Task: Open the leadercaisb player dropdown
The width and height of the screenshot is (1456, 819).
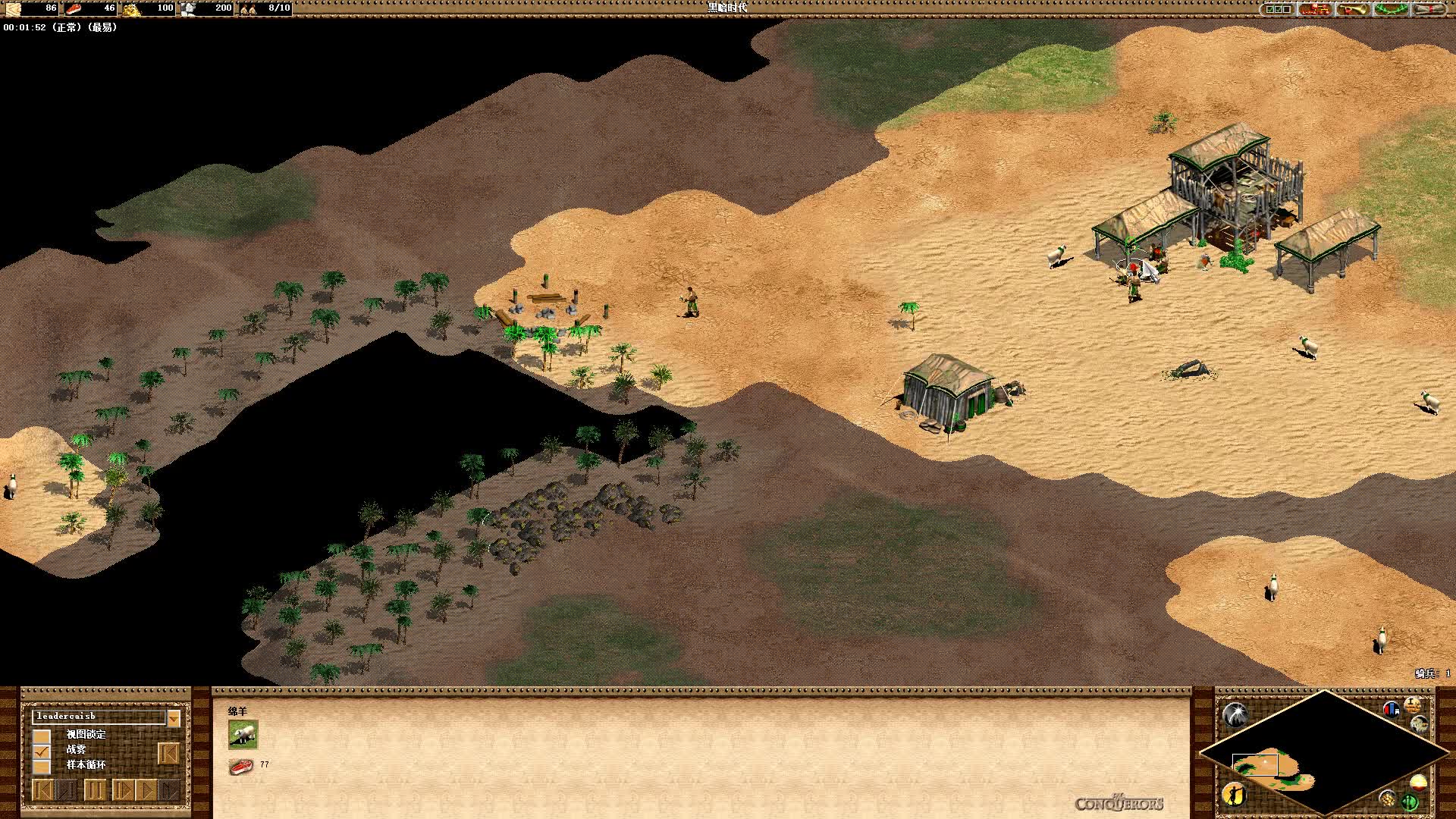Action: [174, 717]
